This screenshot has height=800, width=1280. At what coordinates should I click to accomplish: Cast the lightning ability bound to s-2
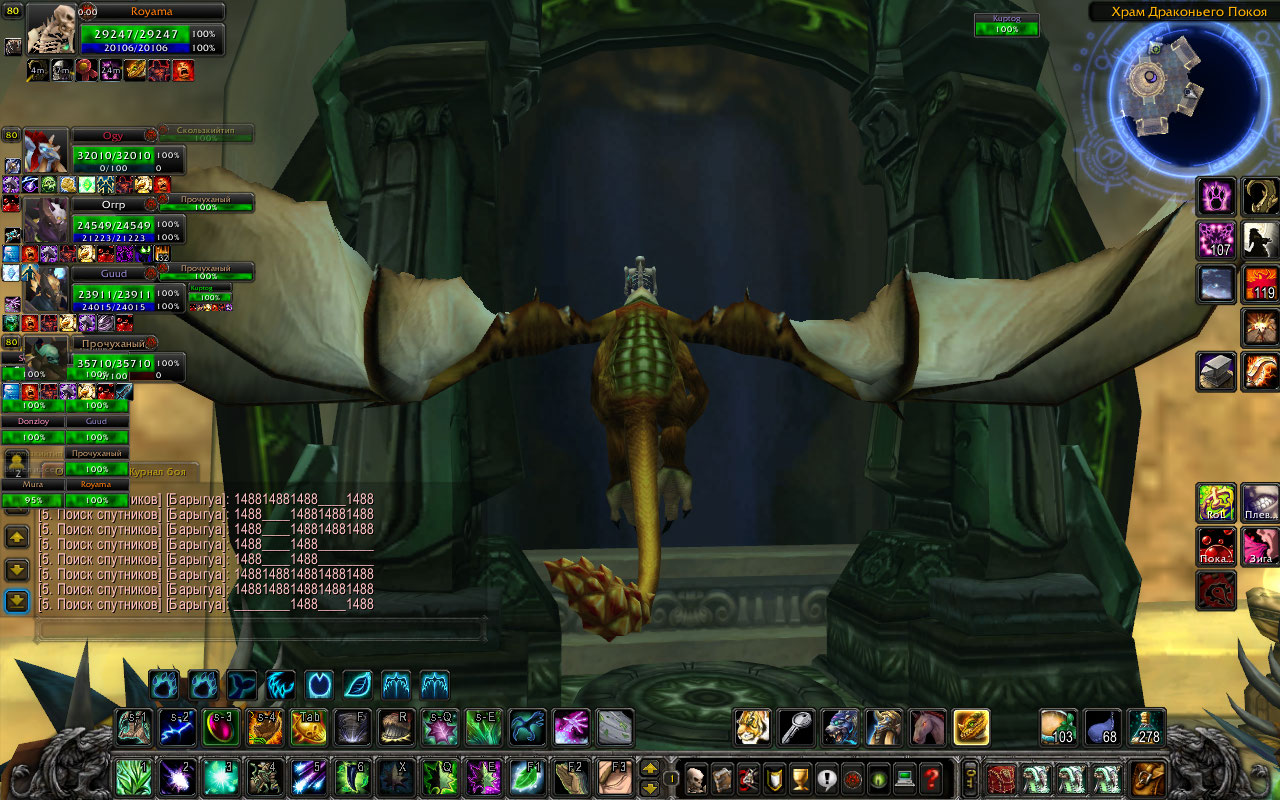pyautogui.click(x=178, y=727)
